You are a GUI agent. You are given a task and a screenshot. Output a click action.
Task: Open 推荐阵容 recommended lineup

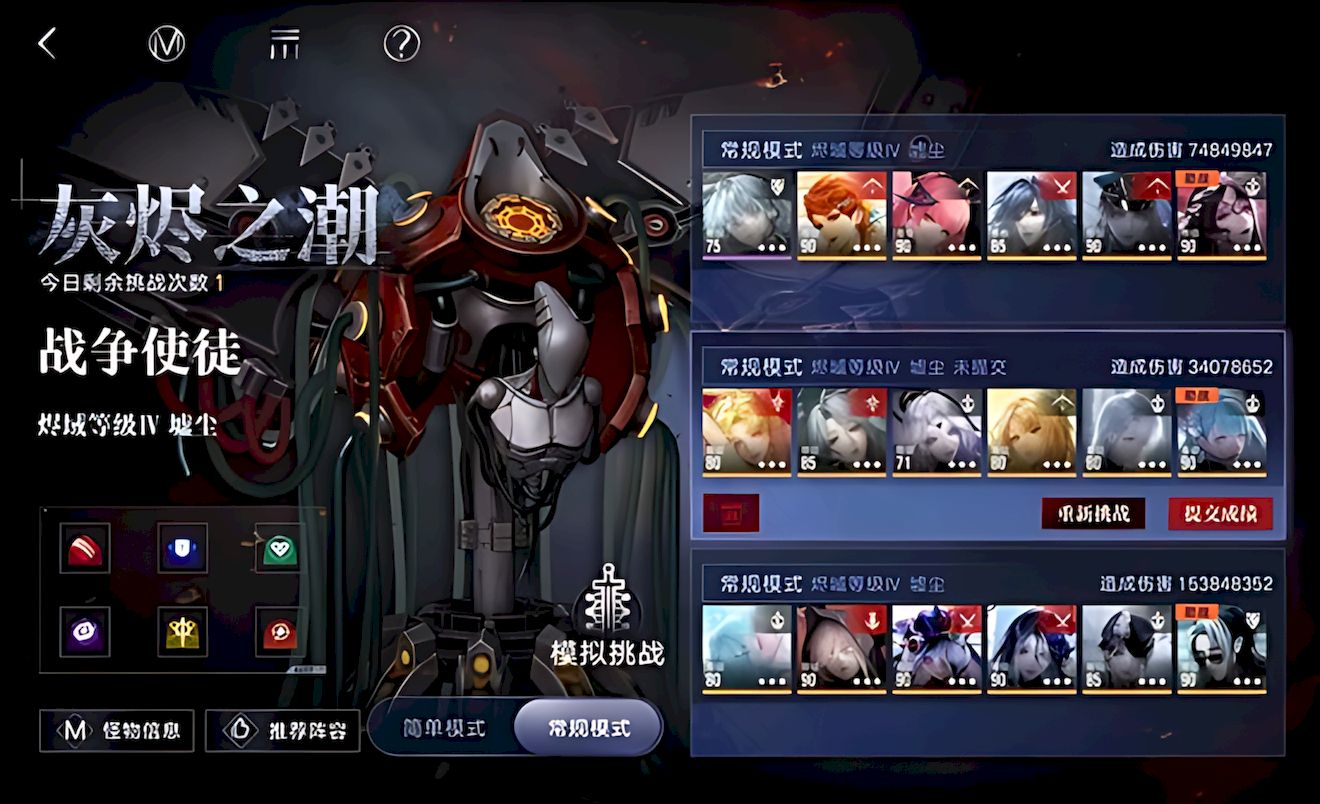282,731
